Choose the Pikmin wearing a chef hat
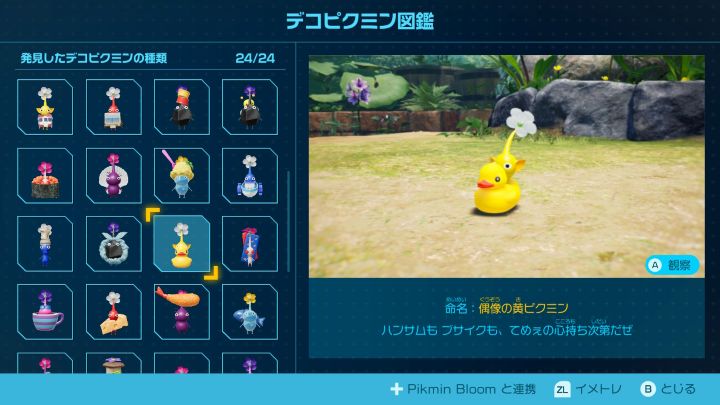 pos(45,244)
